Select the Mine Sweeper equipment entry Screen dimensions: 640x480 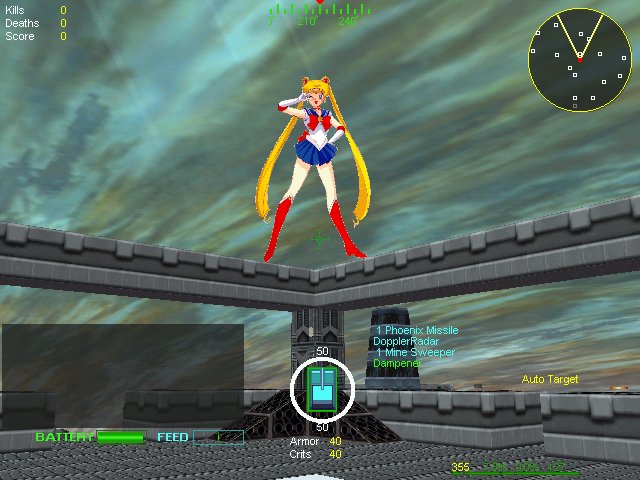(x=414, y=352)
